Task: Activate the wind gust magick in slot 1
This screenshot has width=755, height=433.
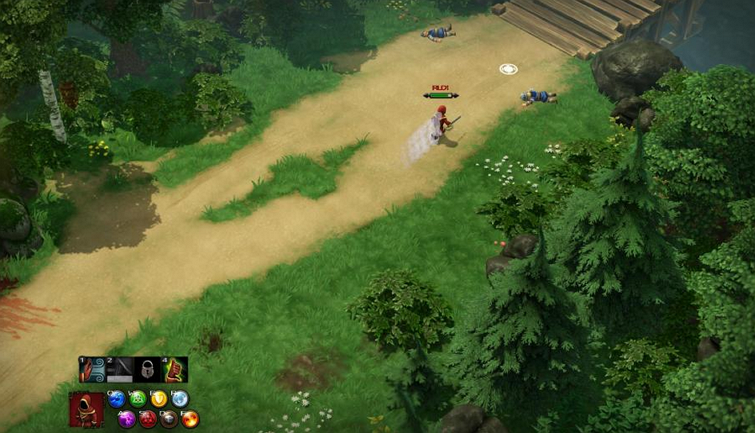Action: pyautogui.click(x=92, y=370)
